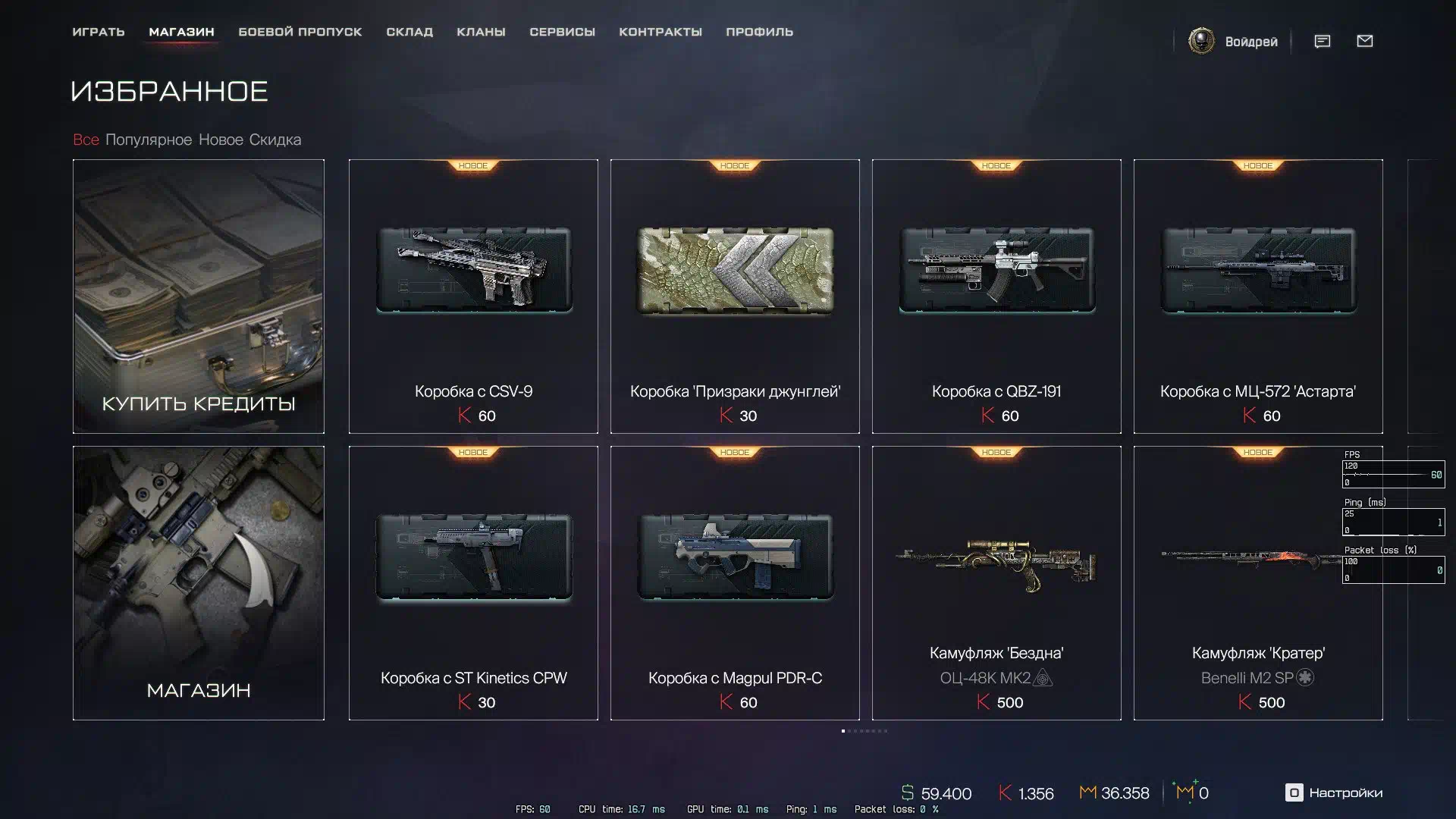Click the КУПИТЬ КРЕДИТЫ tile
The height and width of the screenshot is (819, 1456).
coord(199,297)
